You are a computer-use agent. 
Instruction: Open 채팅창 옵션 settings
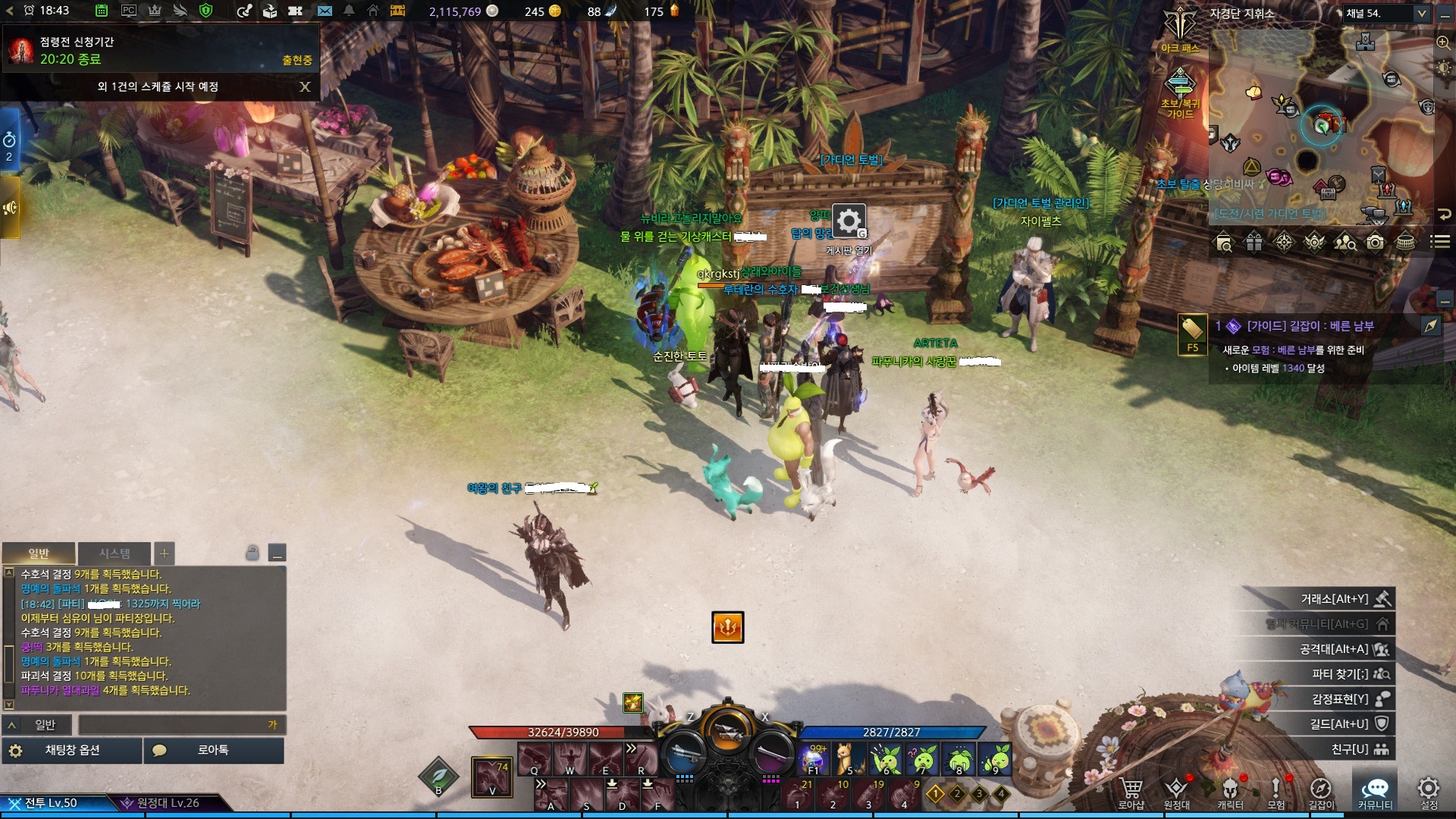click(72, 750)
